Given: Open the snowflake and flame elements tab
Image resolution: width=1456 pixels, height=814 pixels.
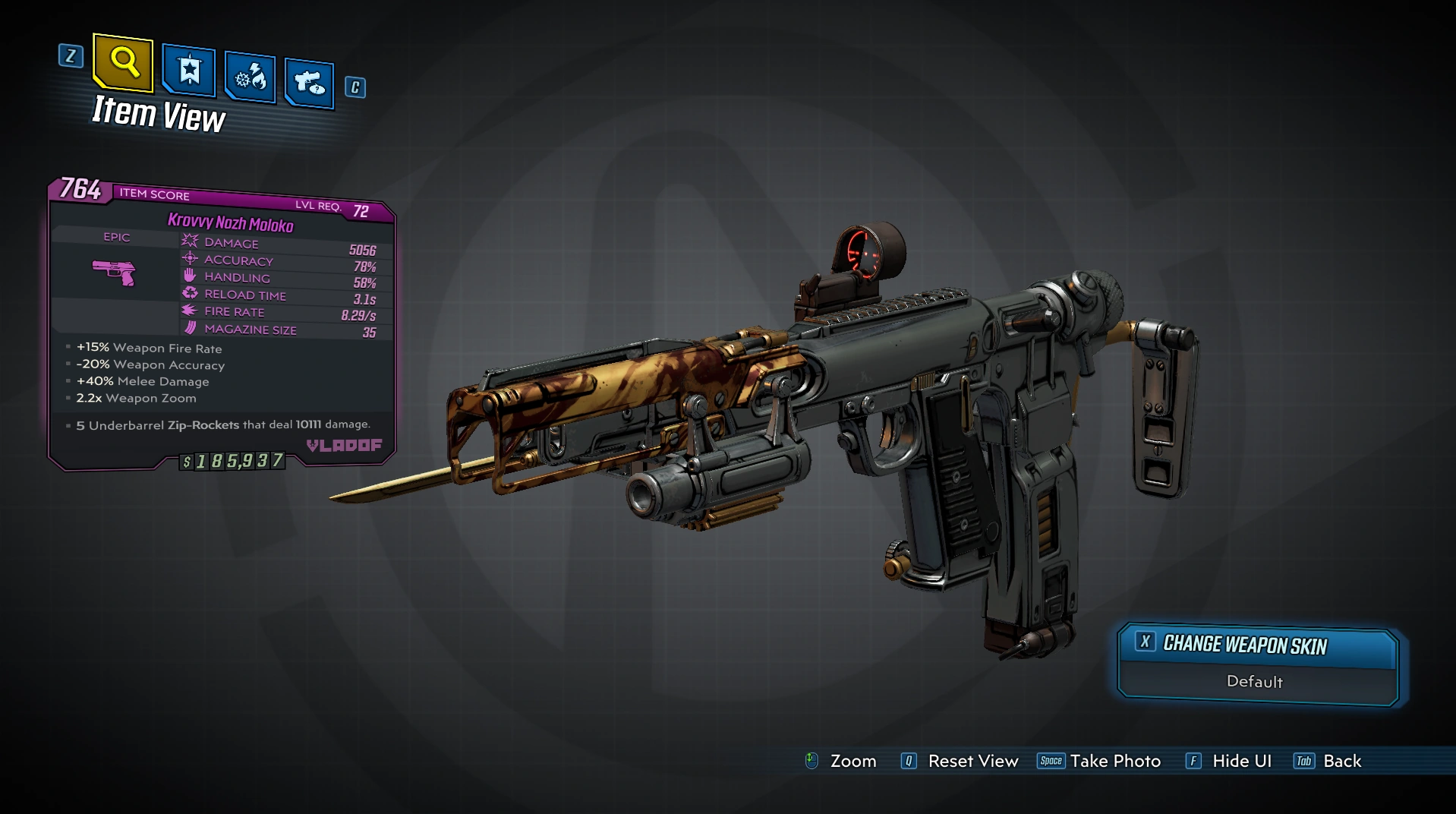Looking at the screenshot, I should 250,77.
